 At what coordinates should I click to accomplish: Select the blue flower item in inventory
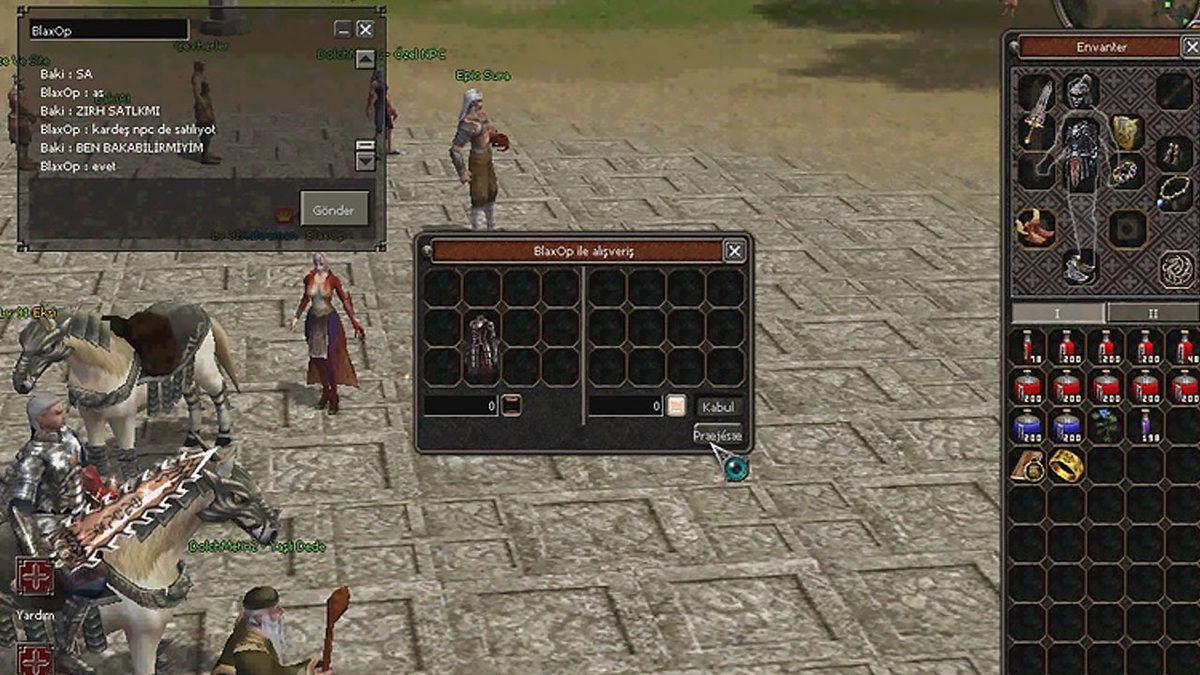tap(1105, 426)
